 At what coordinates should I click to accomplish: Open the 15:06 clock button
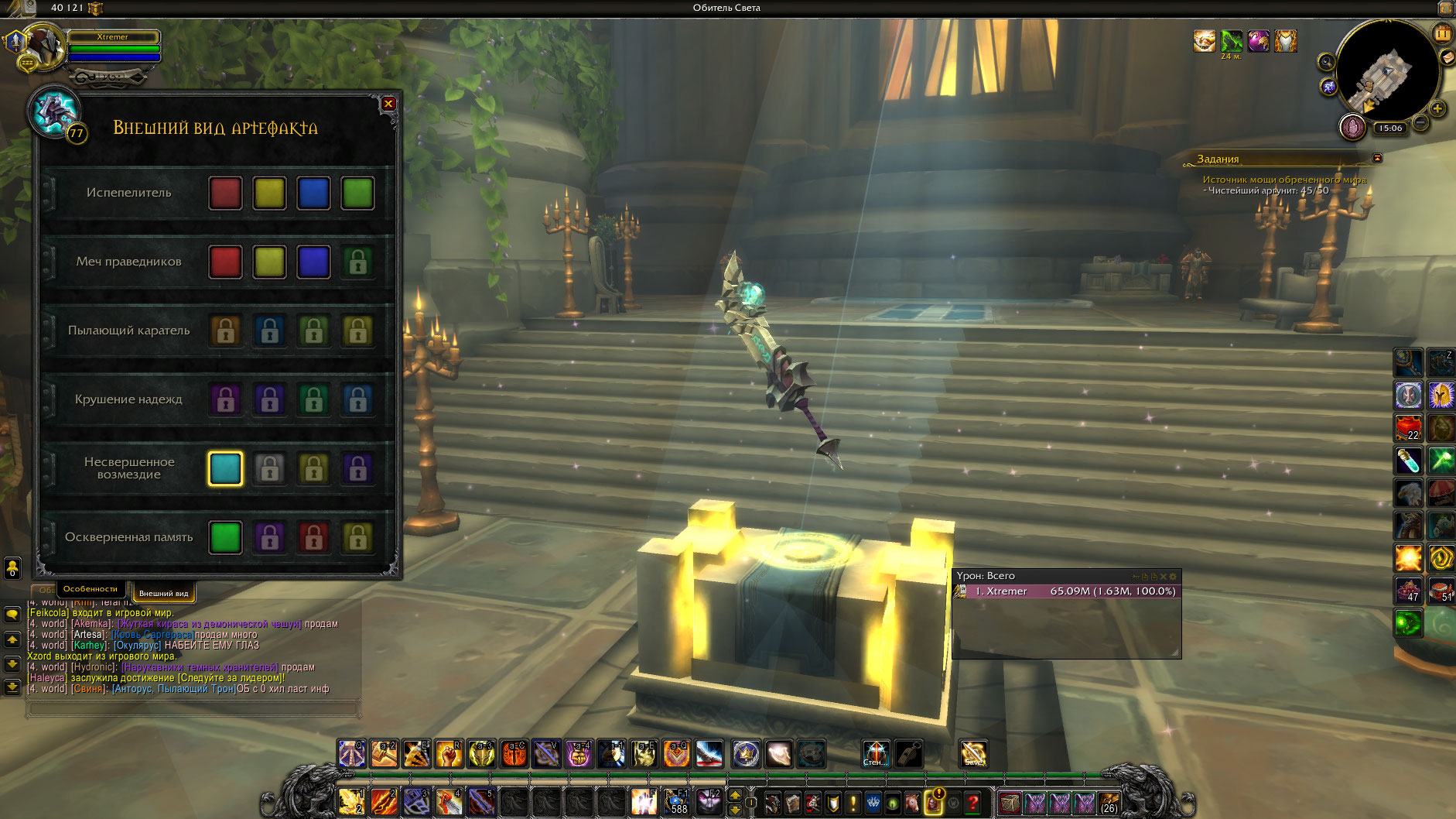(x=1389, y=129)
